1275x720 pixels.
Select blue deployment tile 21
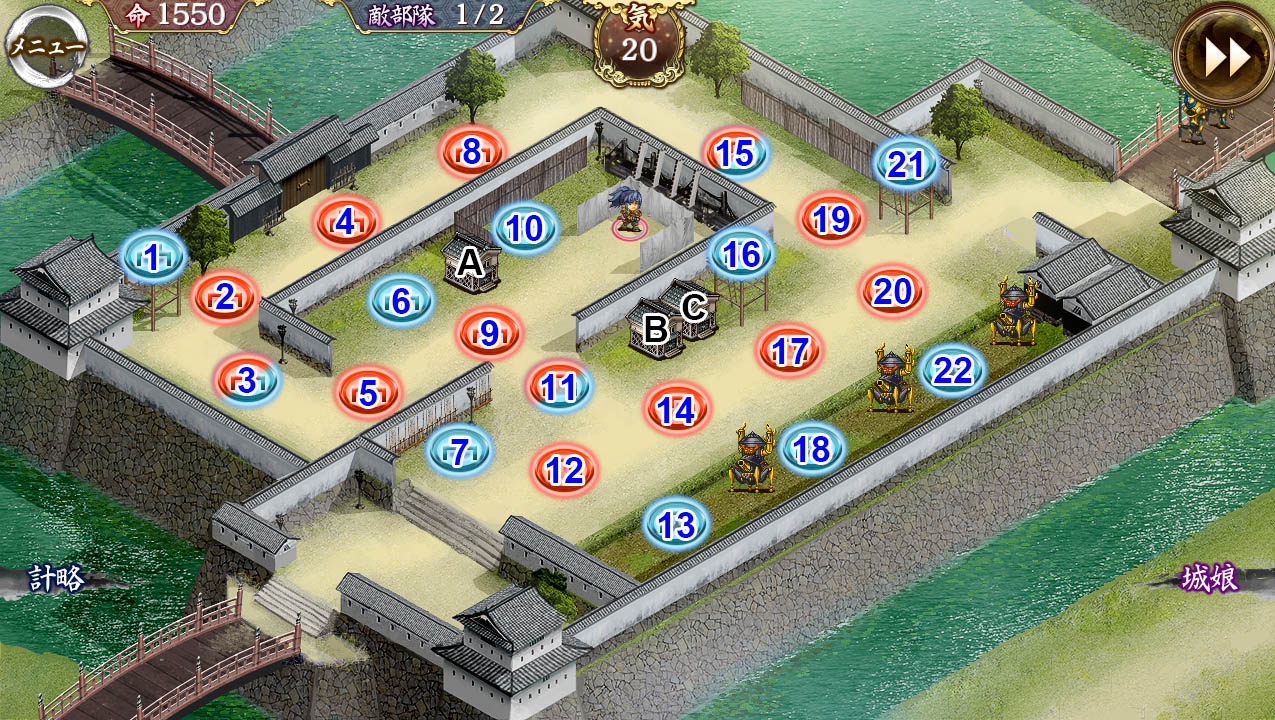tap(906, 164)
